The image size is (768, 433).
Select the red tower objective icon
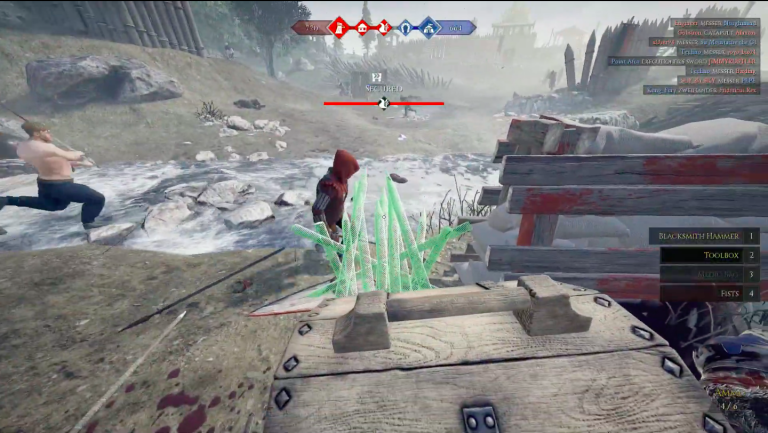click(x=339, y=27)
